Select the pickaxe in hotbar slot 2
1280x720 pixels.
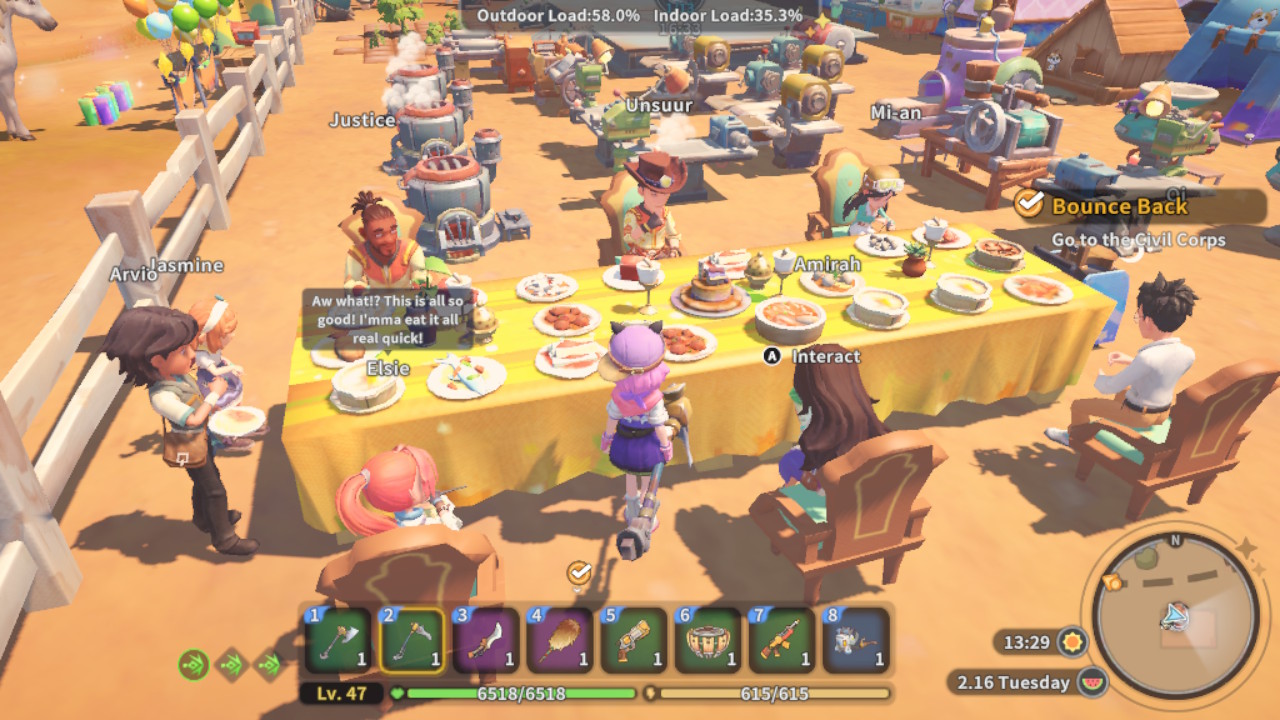point(413,639)
